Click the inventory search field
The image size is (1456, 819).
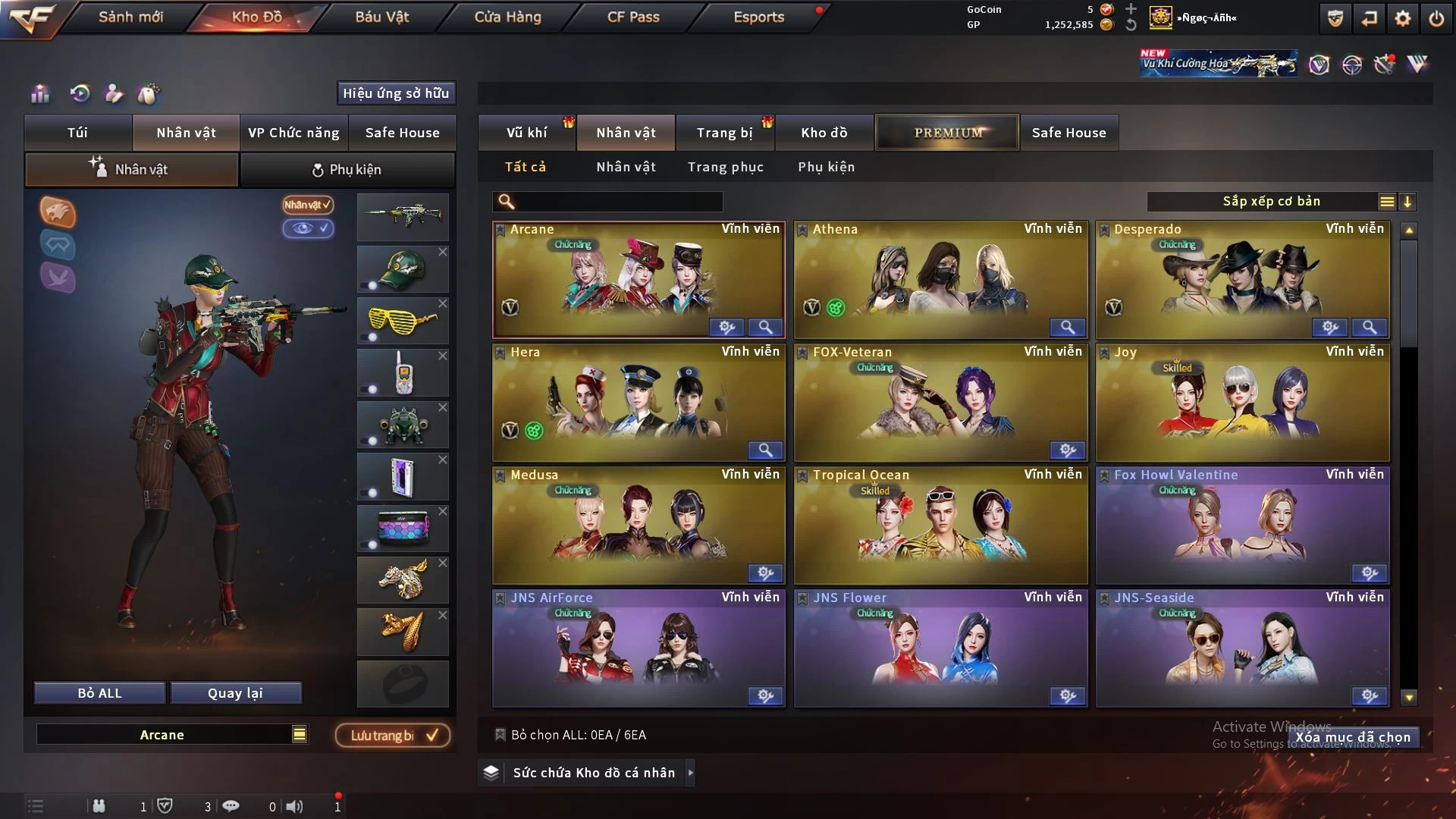tap(618, 202)
